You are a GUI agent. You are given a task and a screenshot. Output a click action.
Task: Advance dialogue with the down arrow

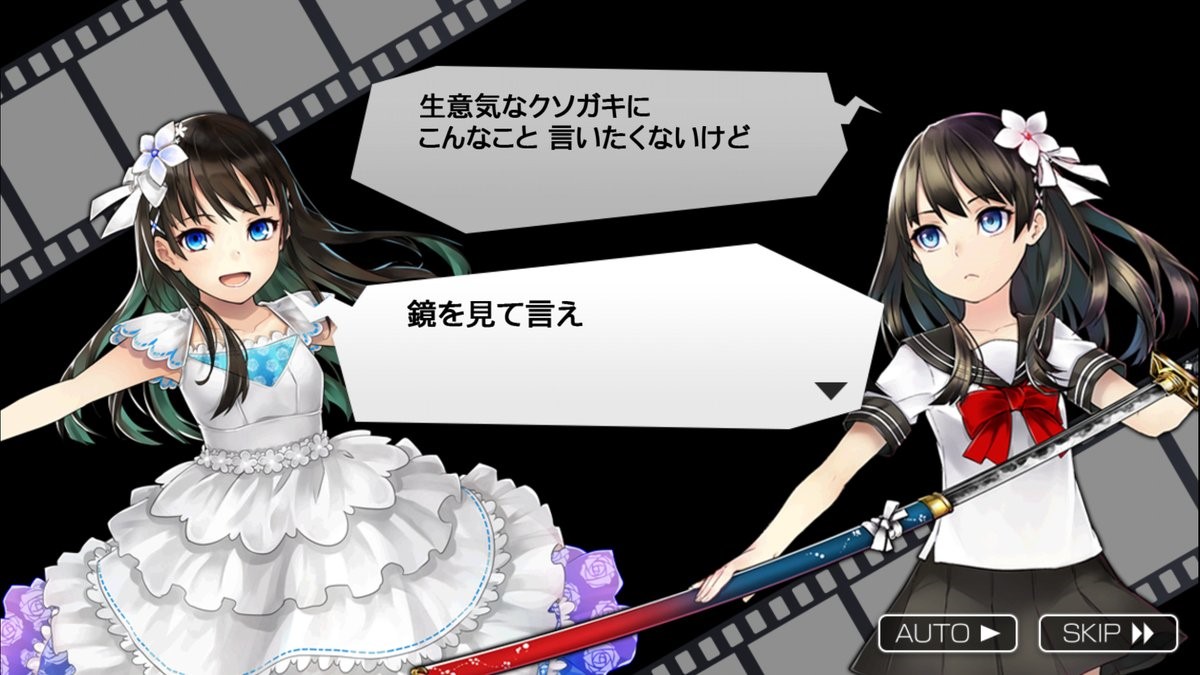pyautogui.click(x=830, y=391)
